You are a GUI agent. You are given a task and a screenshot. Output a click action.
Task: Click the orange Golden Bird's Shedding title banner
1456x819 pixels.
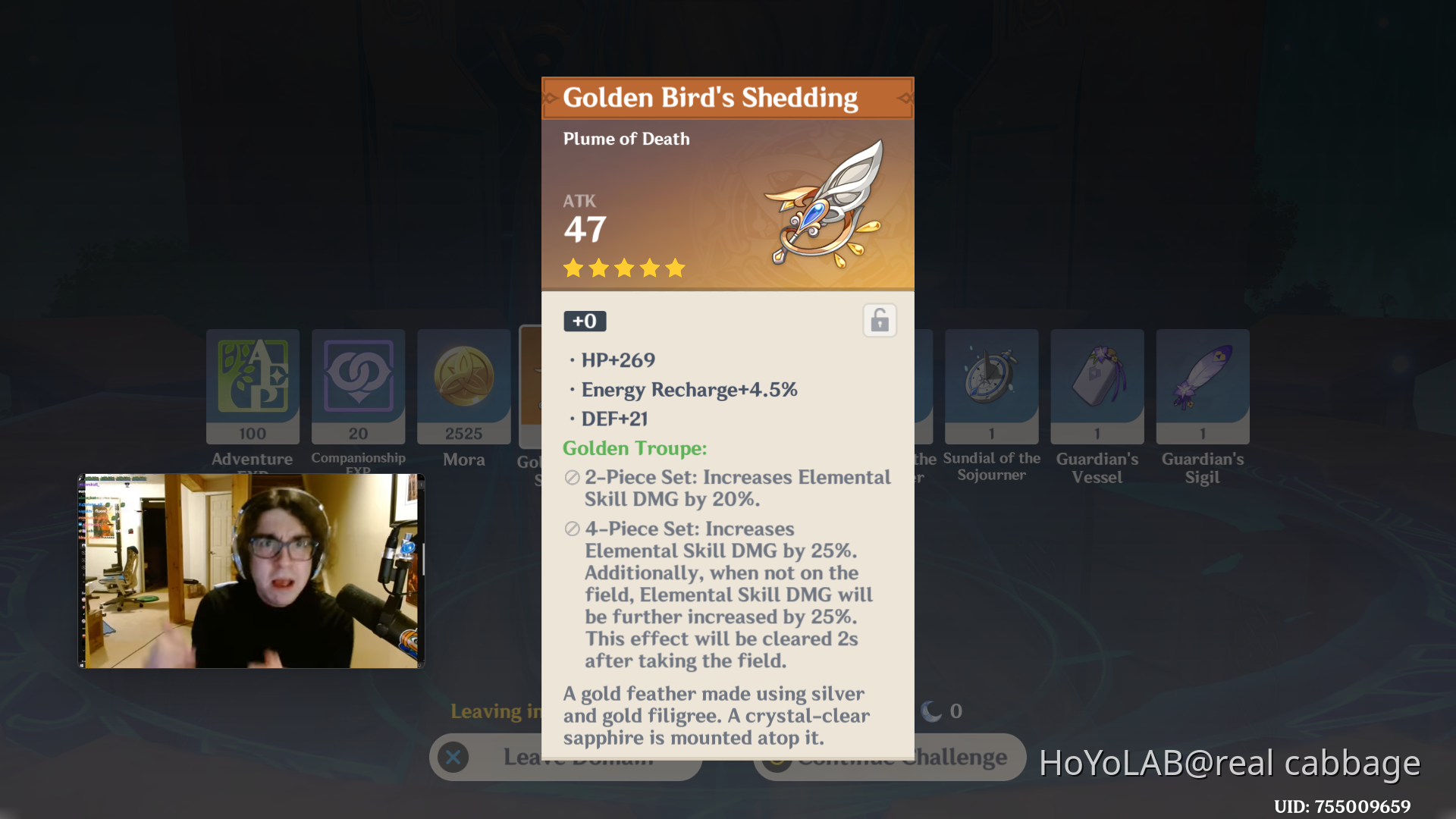726,97
